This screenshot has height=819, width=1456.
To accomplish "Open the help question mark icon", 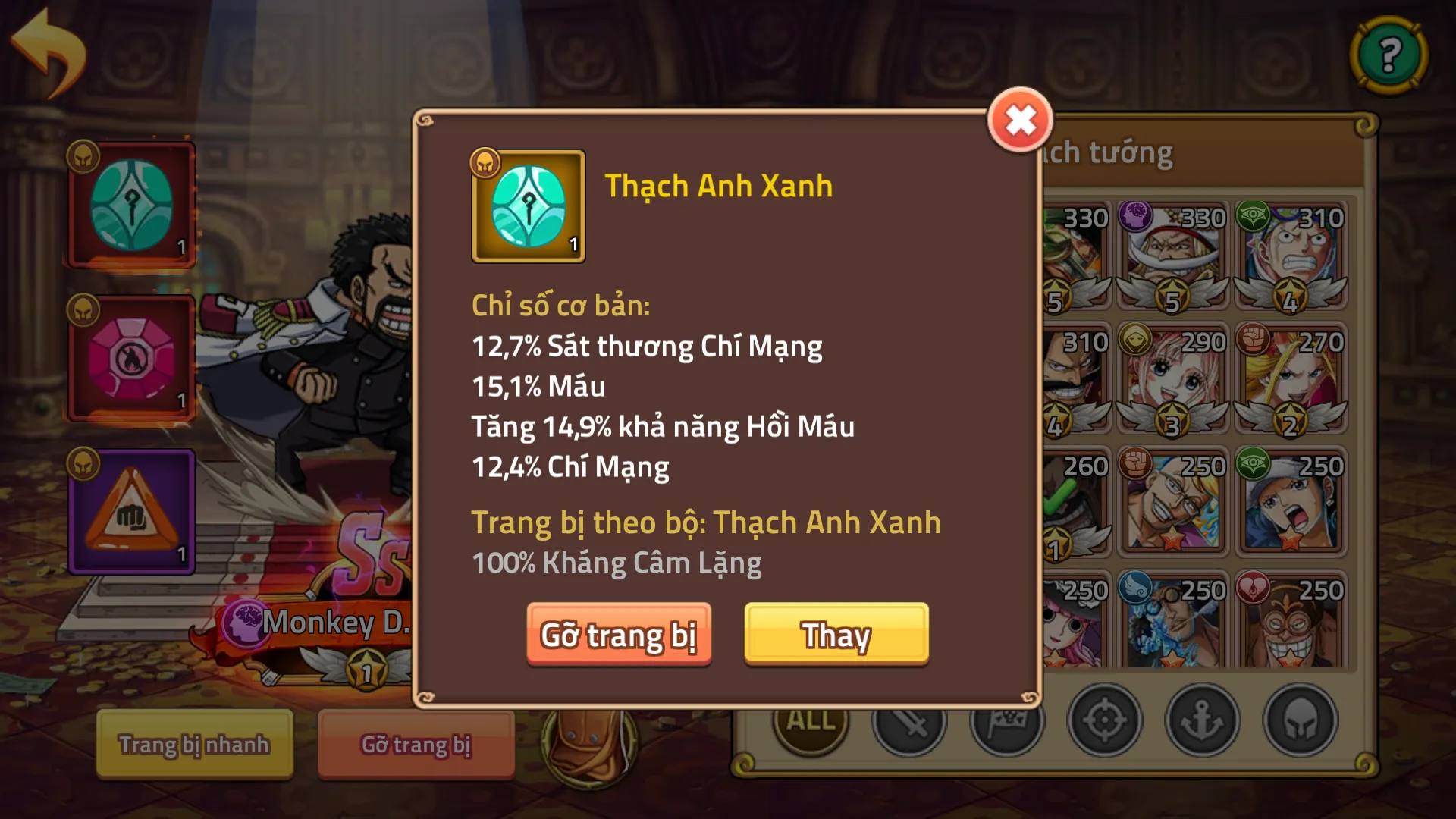I will [x=1390, y=53].
